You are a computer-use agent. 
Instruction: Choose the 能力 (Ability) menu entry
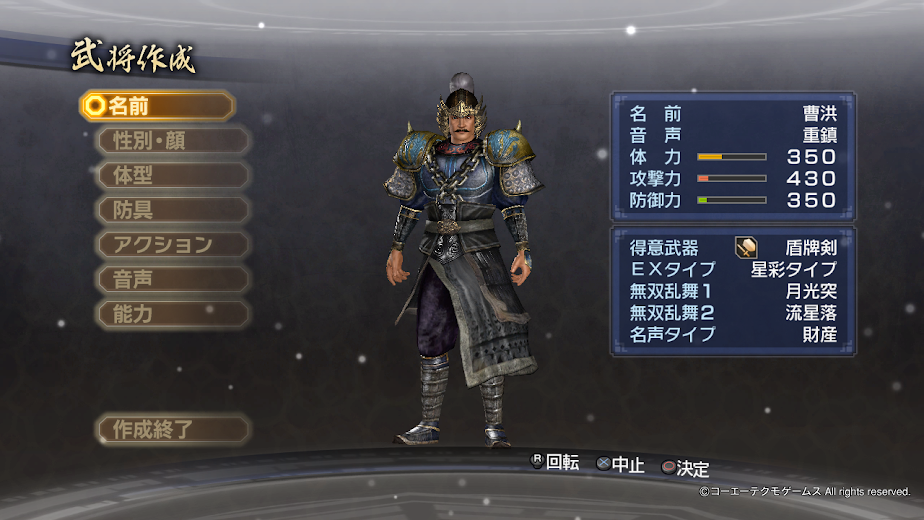coord(172,314)
